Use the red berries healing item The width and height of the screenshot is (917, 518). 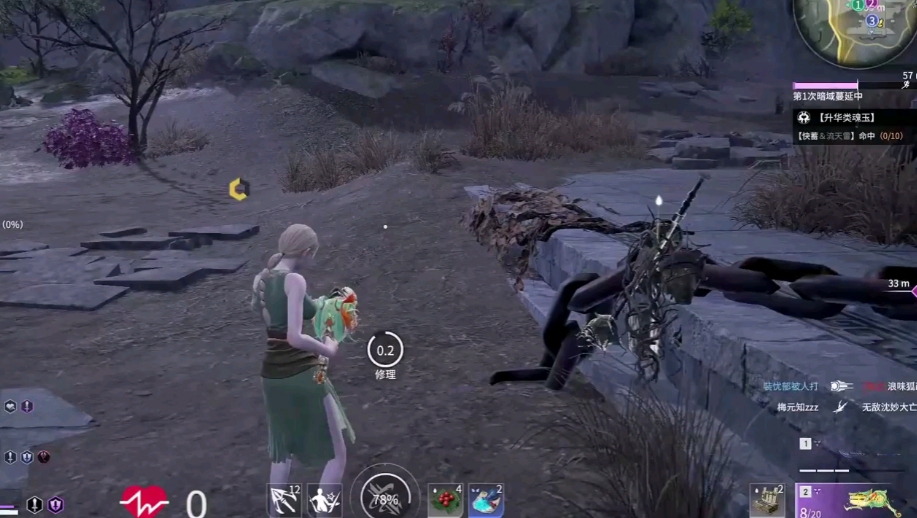click(445, 500)
